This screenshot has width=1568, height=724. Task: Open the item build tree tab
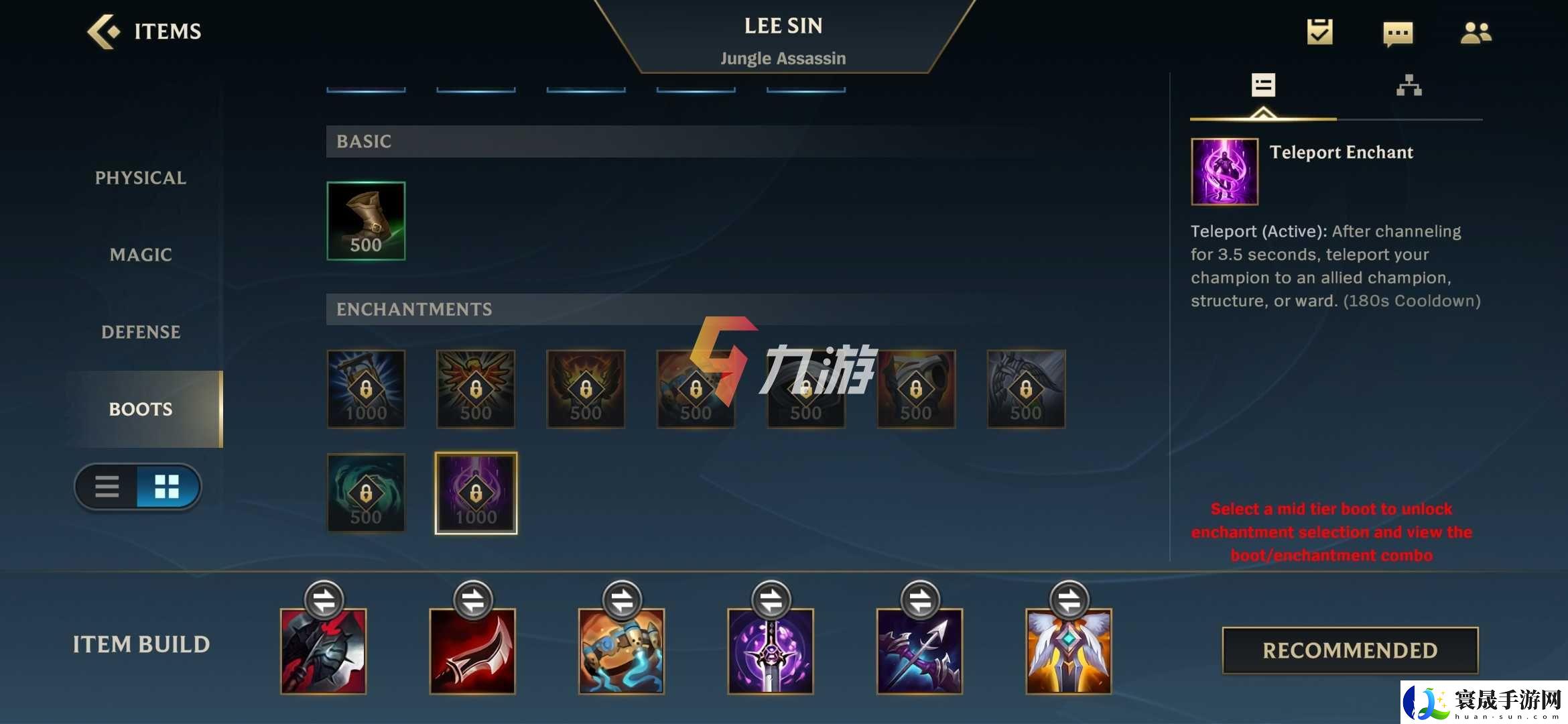pos(1409,86)
